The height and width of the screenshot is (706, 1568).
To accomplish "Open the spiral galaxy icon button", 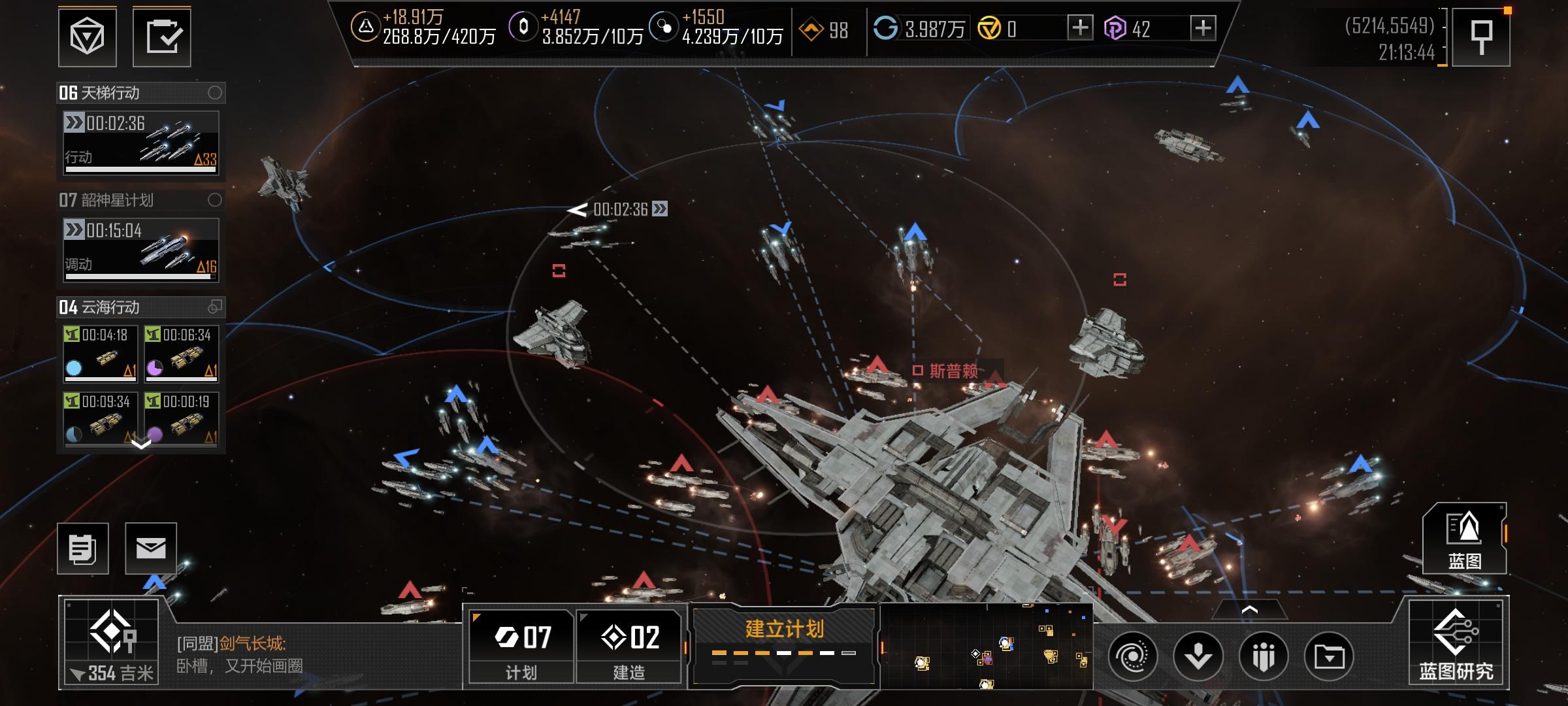I will (1133, 656).
